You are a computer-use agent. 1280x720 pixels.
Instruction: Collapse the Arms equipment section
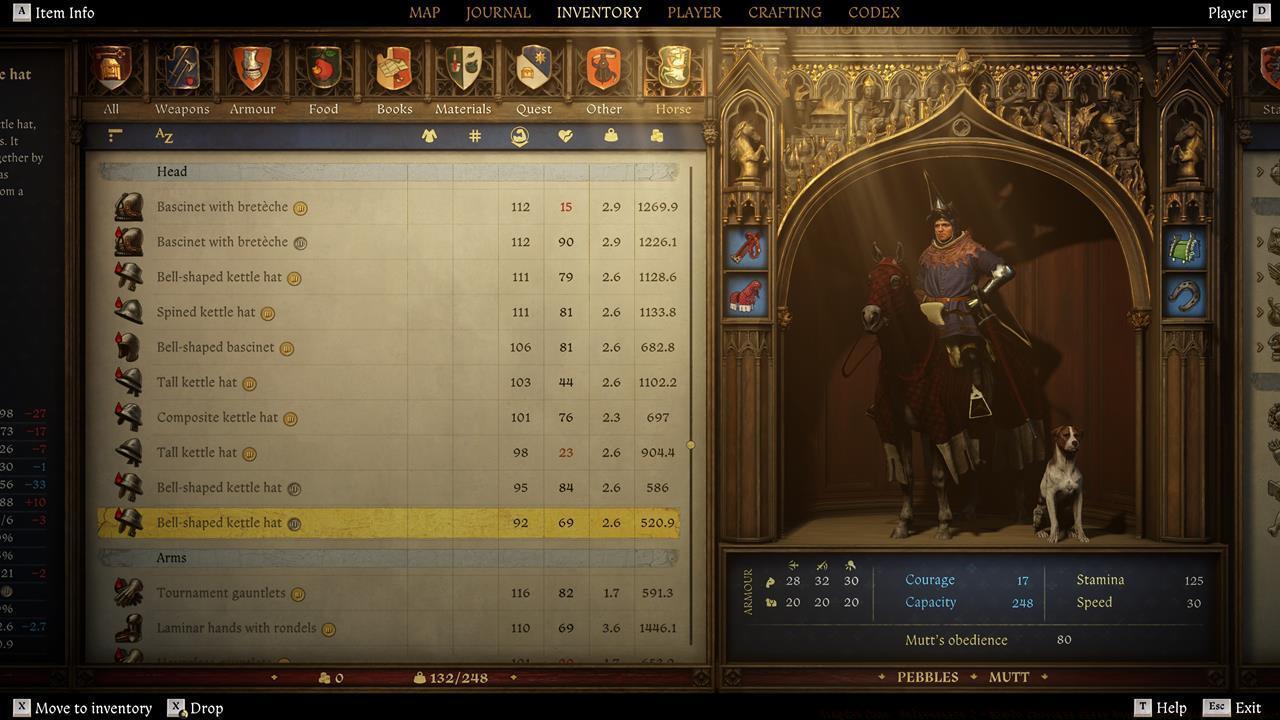click(172, 557)
